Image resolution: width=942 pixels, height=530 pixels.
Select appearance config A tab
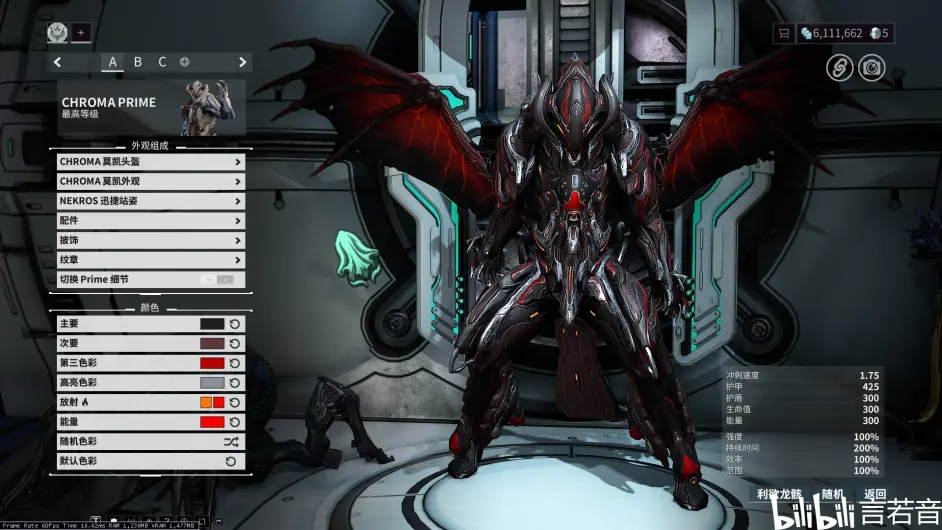tap(113, 62)
